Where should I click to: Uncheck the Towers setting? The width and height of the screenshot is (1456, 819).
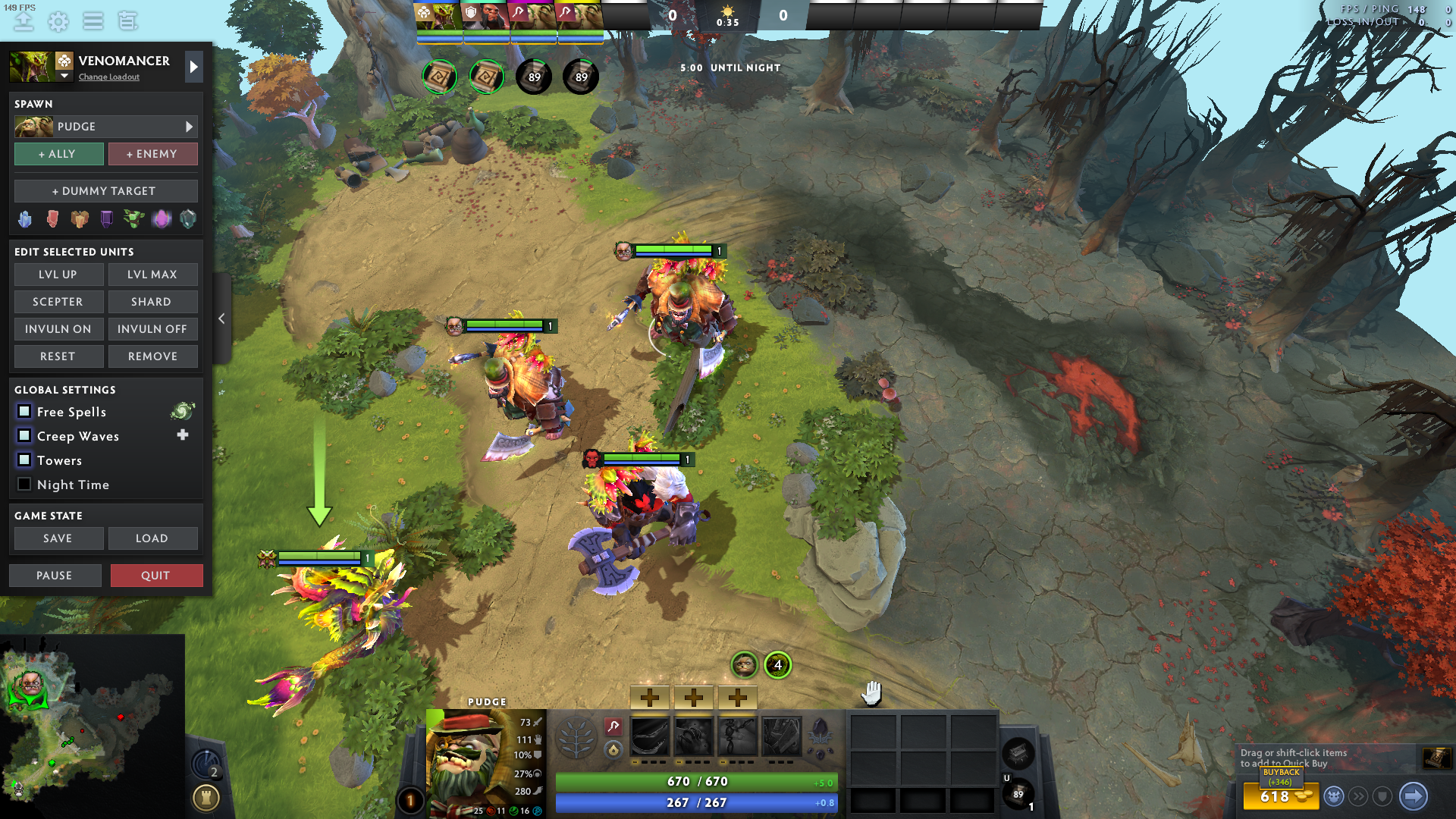point(24,460)
